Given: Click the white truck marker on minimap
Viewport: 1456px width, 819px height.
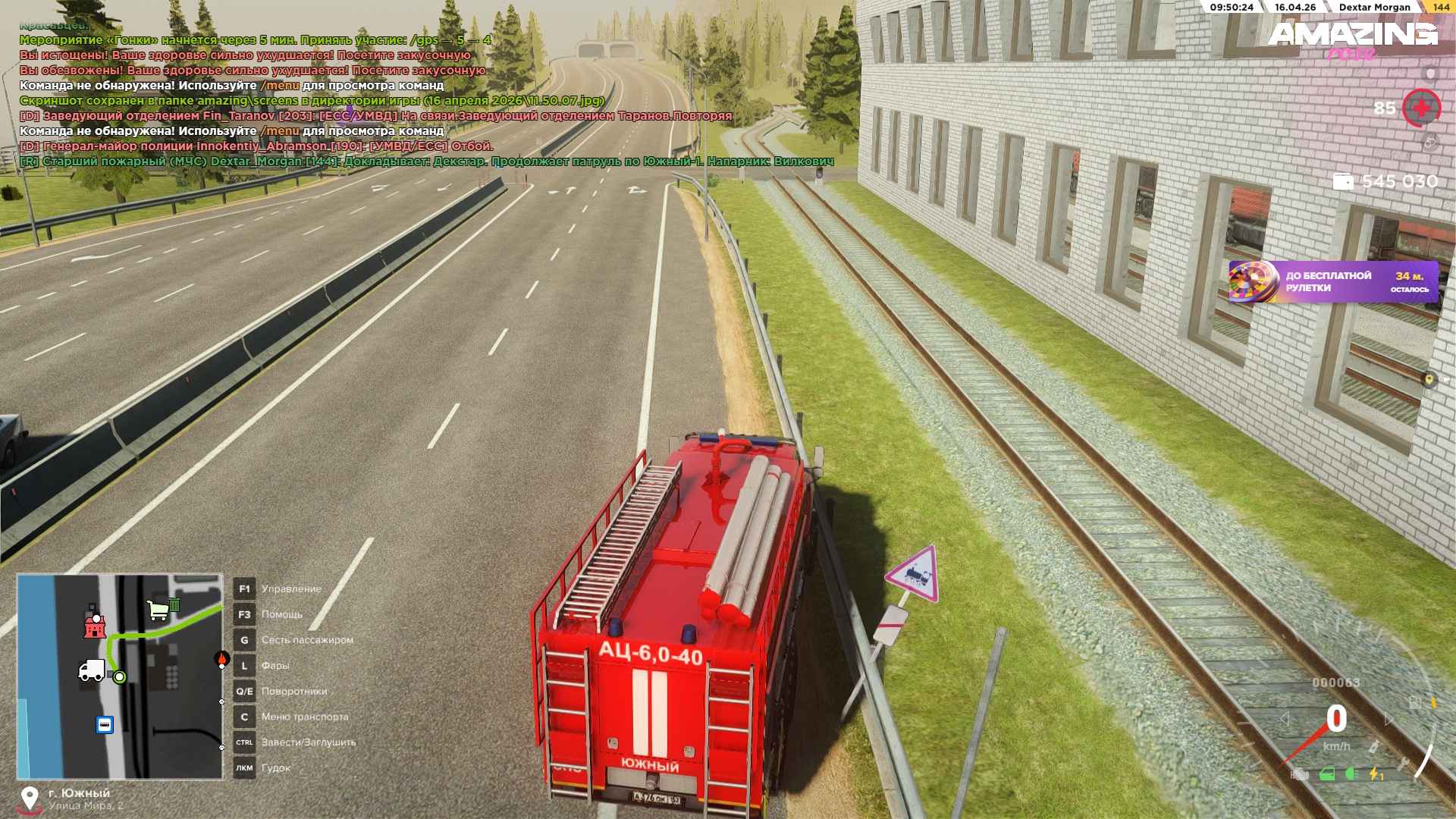Looking at the screenshot, I should [x=91, y=670].
